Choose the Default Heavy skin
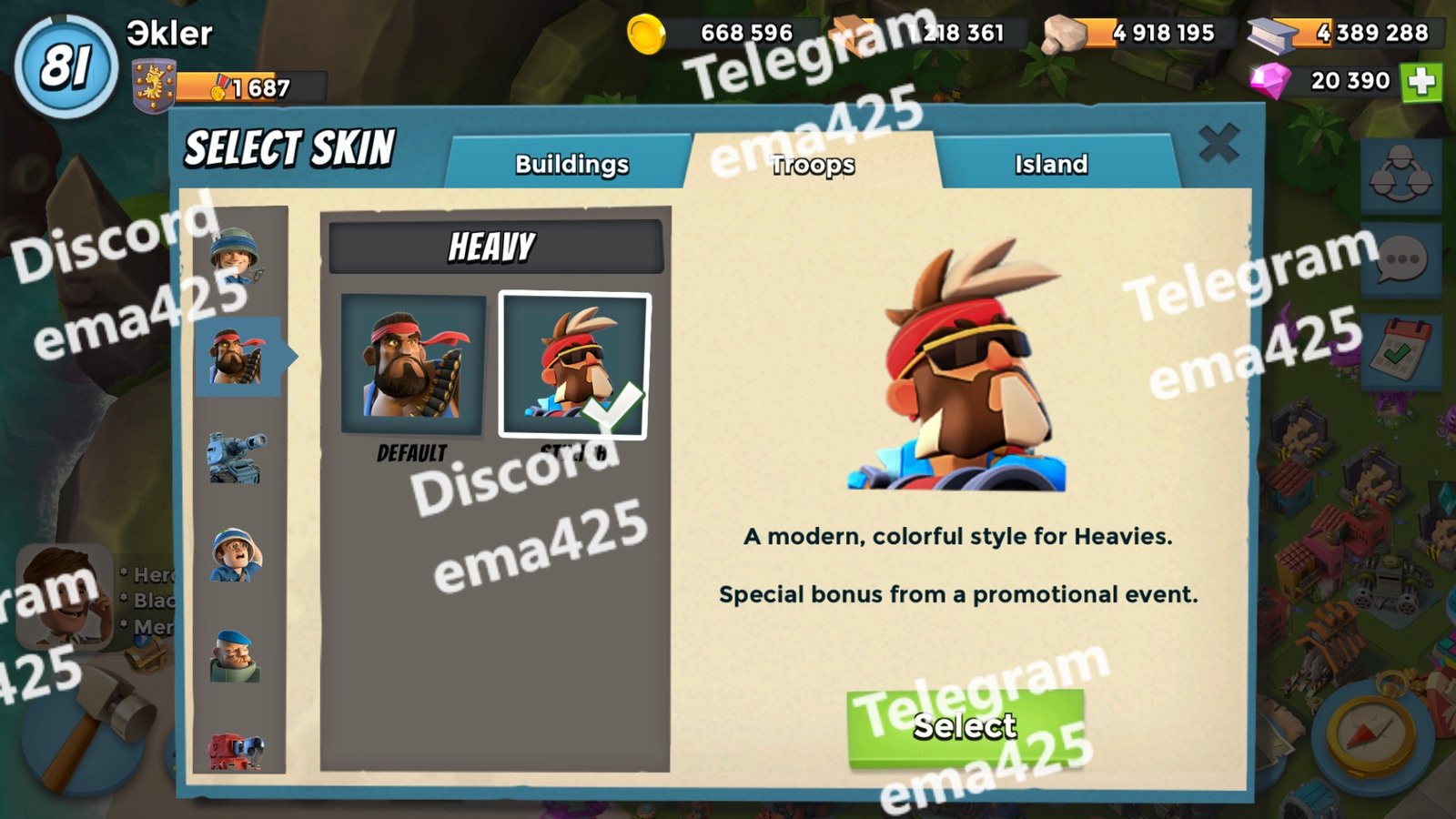 click(x=412, y=364)
